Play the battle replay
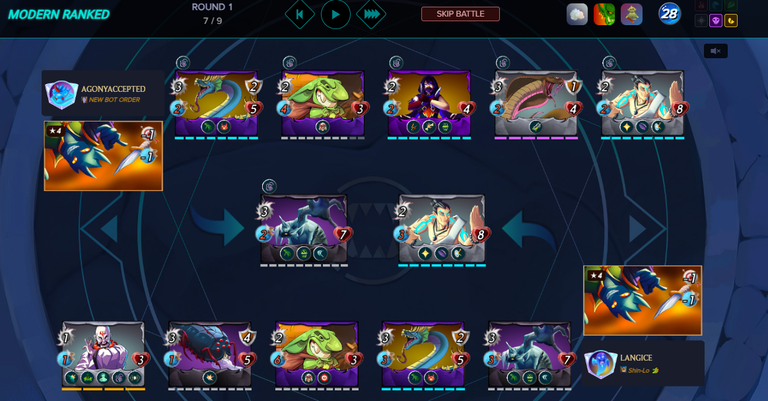 335,14
